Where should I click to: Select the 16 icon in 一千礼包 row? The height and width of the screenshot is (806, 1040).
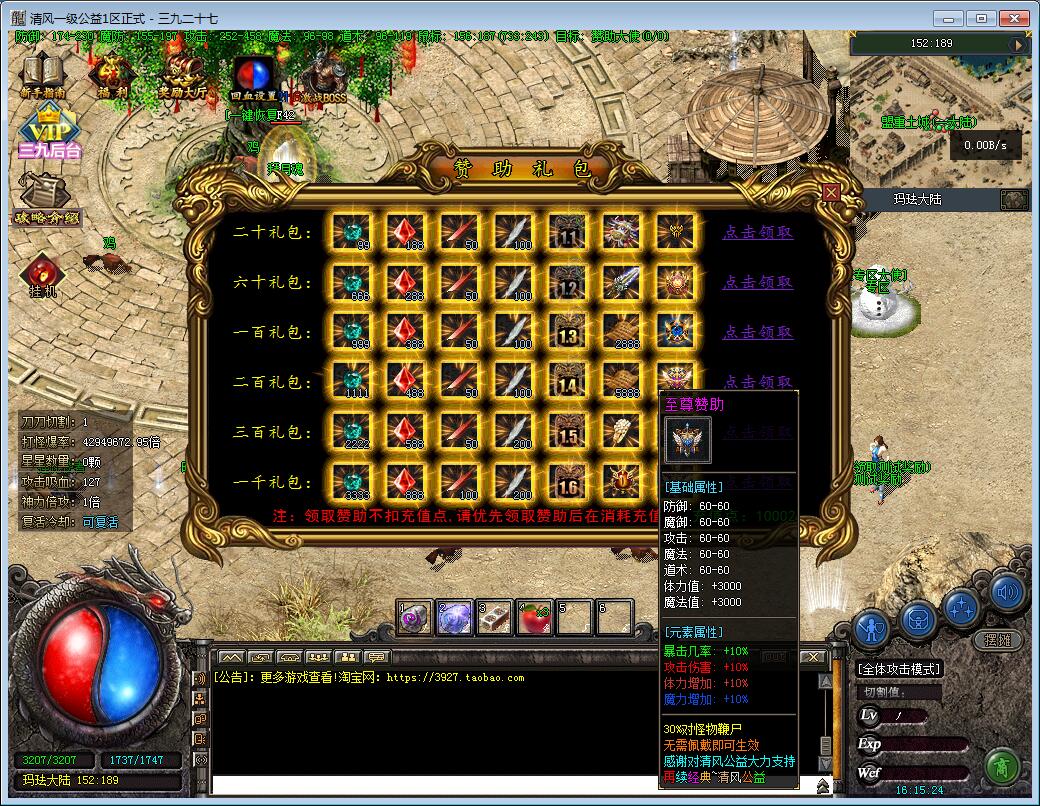click(x=569, y=482)
